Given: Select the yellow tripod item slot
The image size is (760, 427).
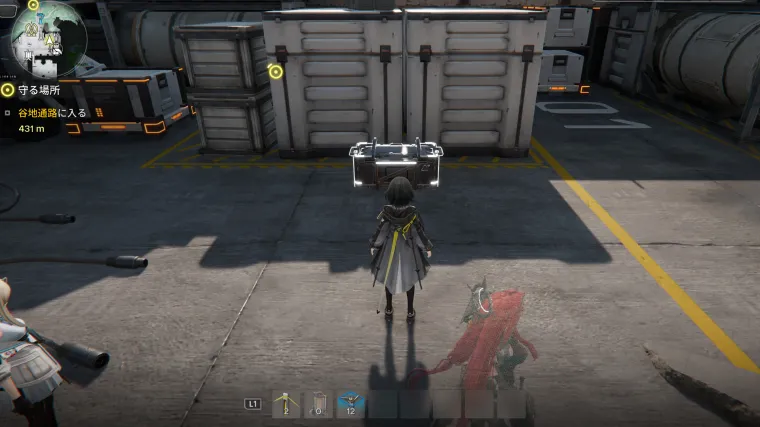Looking at the screenshot, I should pos(286,403).
